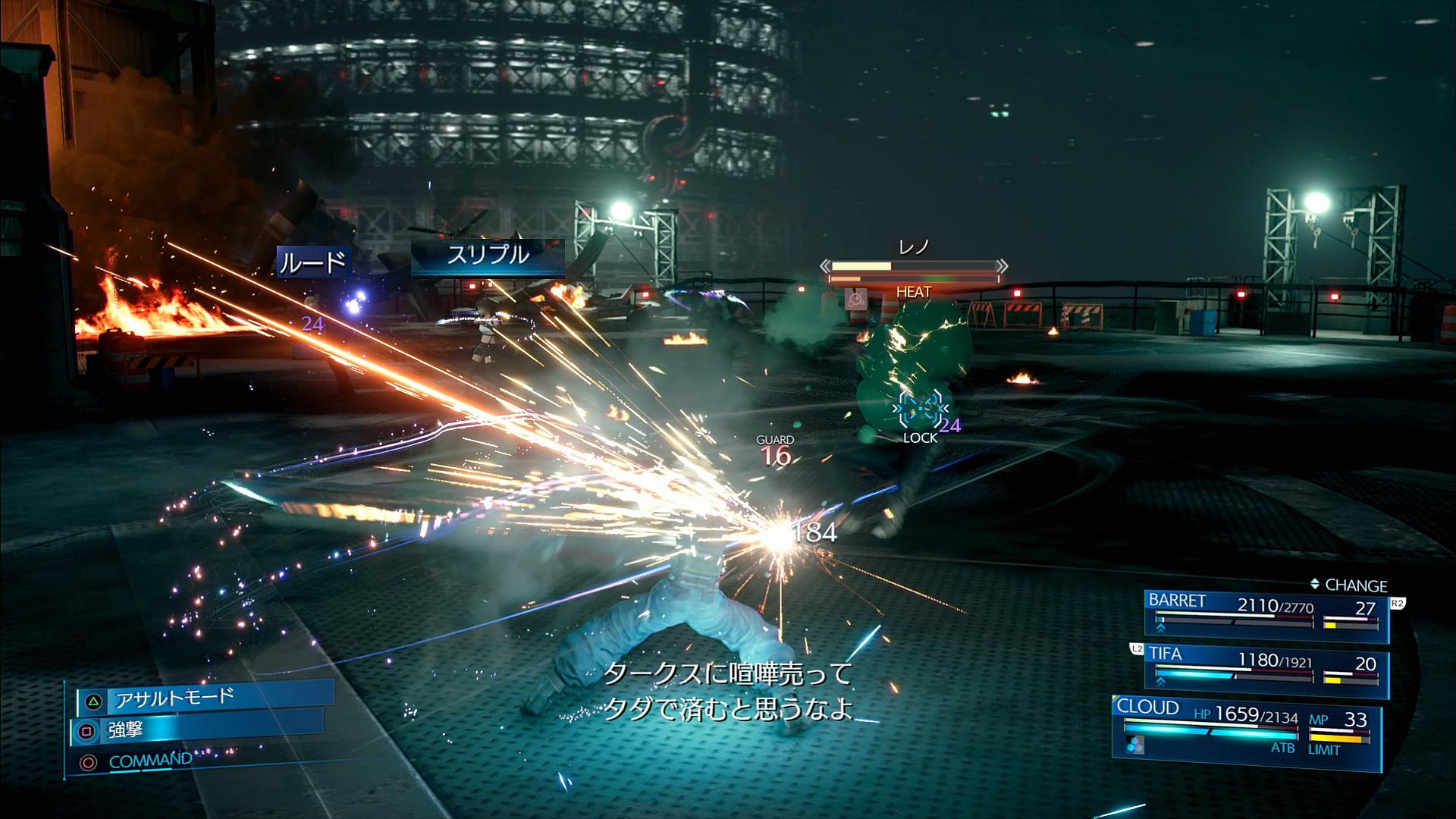The height and width of the screenshot is (819, 1456).
Task: Select the スリプル spell label
Action: tap(487, 256)
